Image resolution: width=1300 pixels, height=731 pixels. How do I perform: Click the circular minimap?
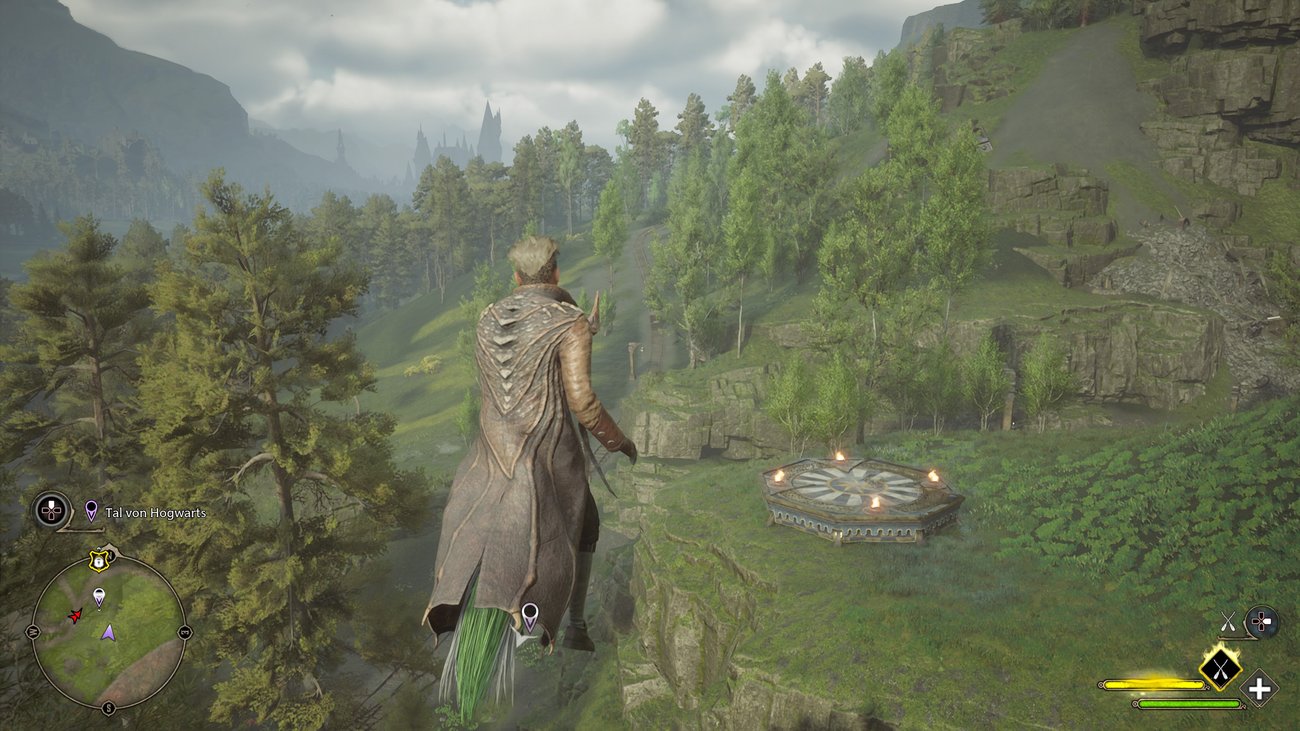(108, 632)
